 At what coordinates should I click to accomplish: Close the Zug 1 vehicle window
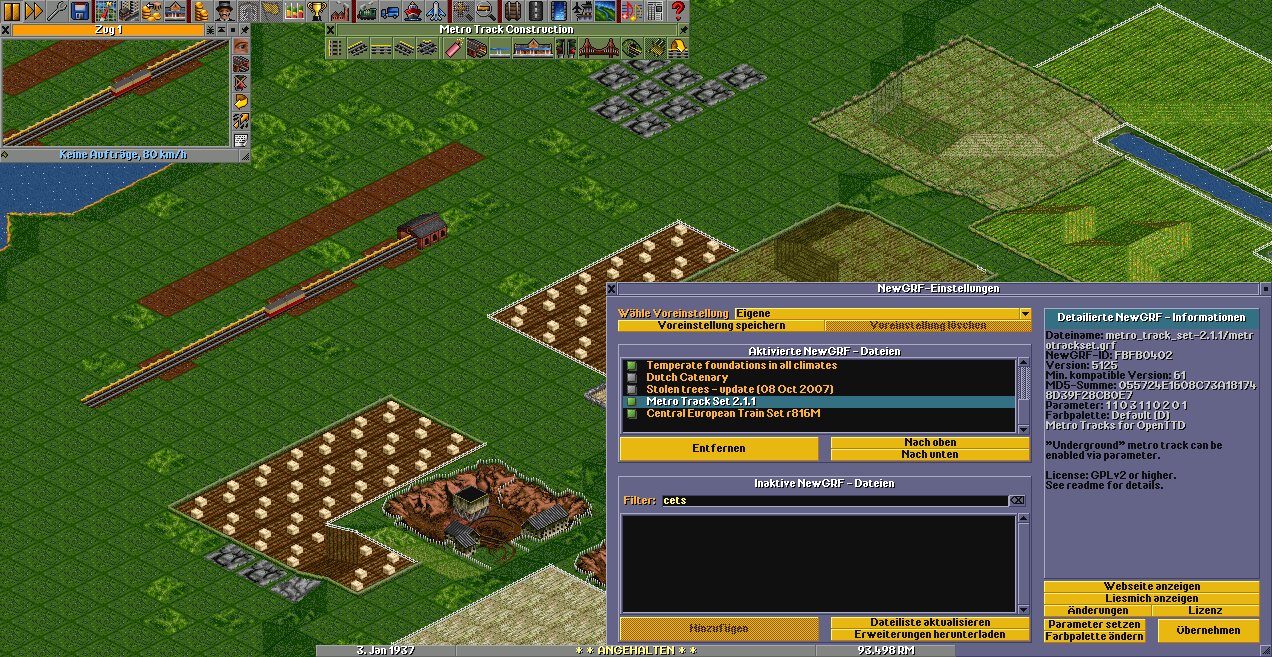point(6,30)
